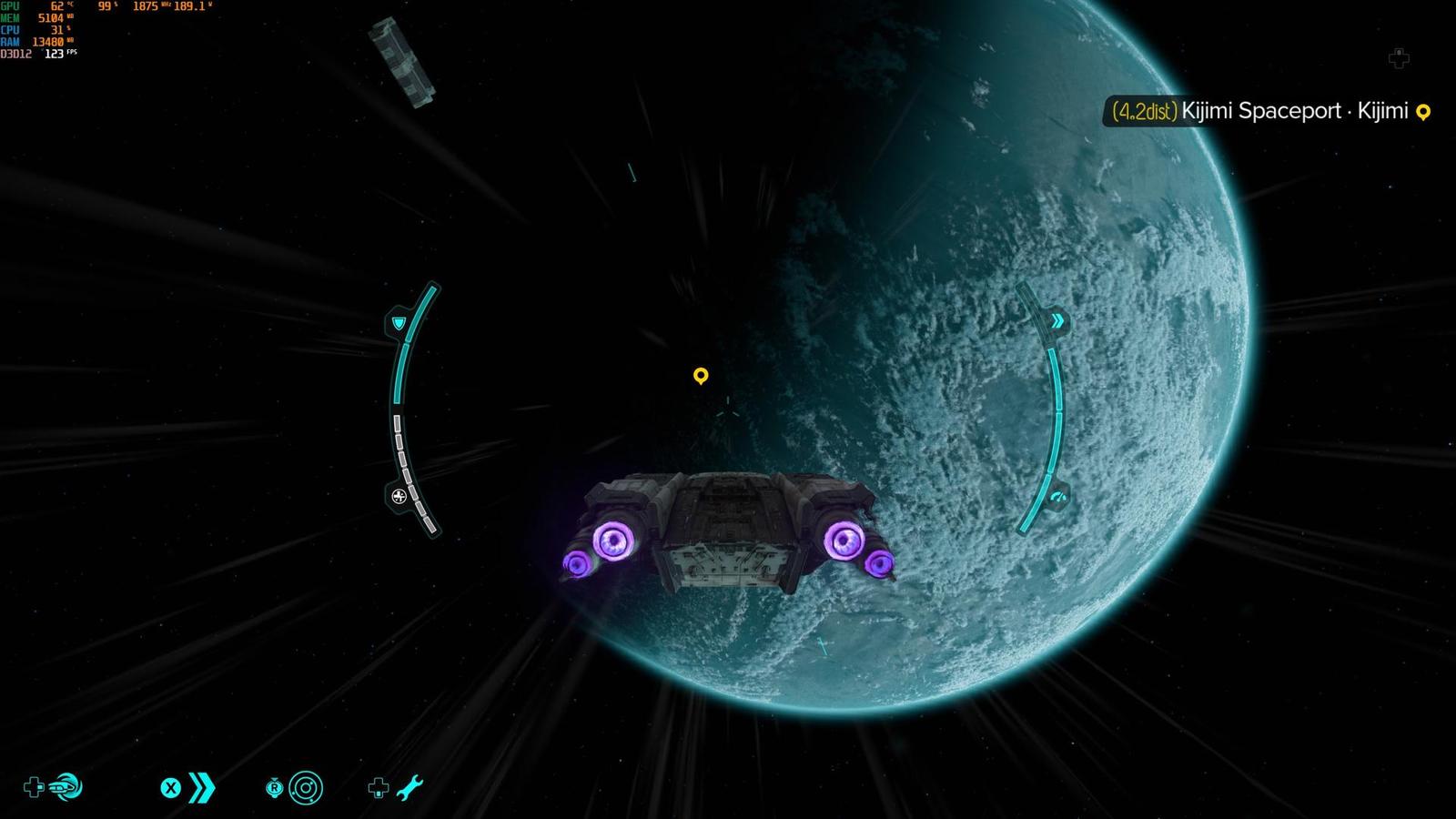This screenshot has width=1456, height=819.
Task: Use the wrench repair icon
Action: click(409, 787)
